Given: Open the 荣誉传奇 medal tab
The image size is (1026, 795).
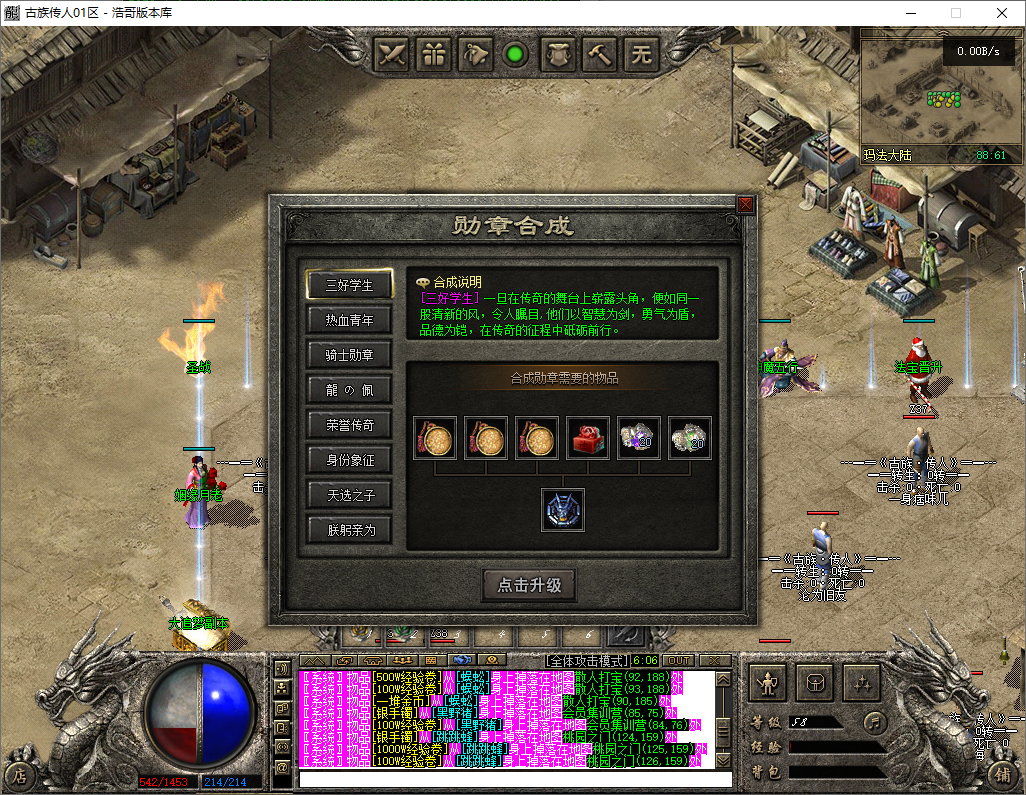Looking at the screenshot, I should click(349, 425).
